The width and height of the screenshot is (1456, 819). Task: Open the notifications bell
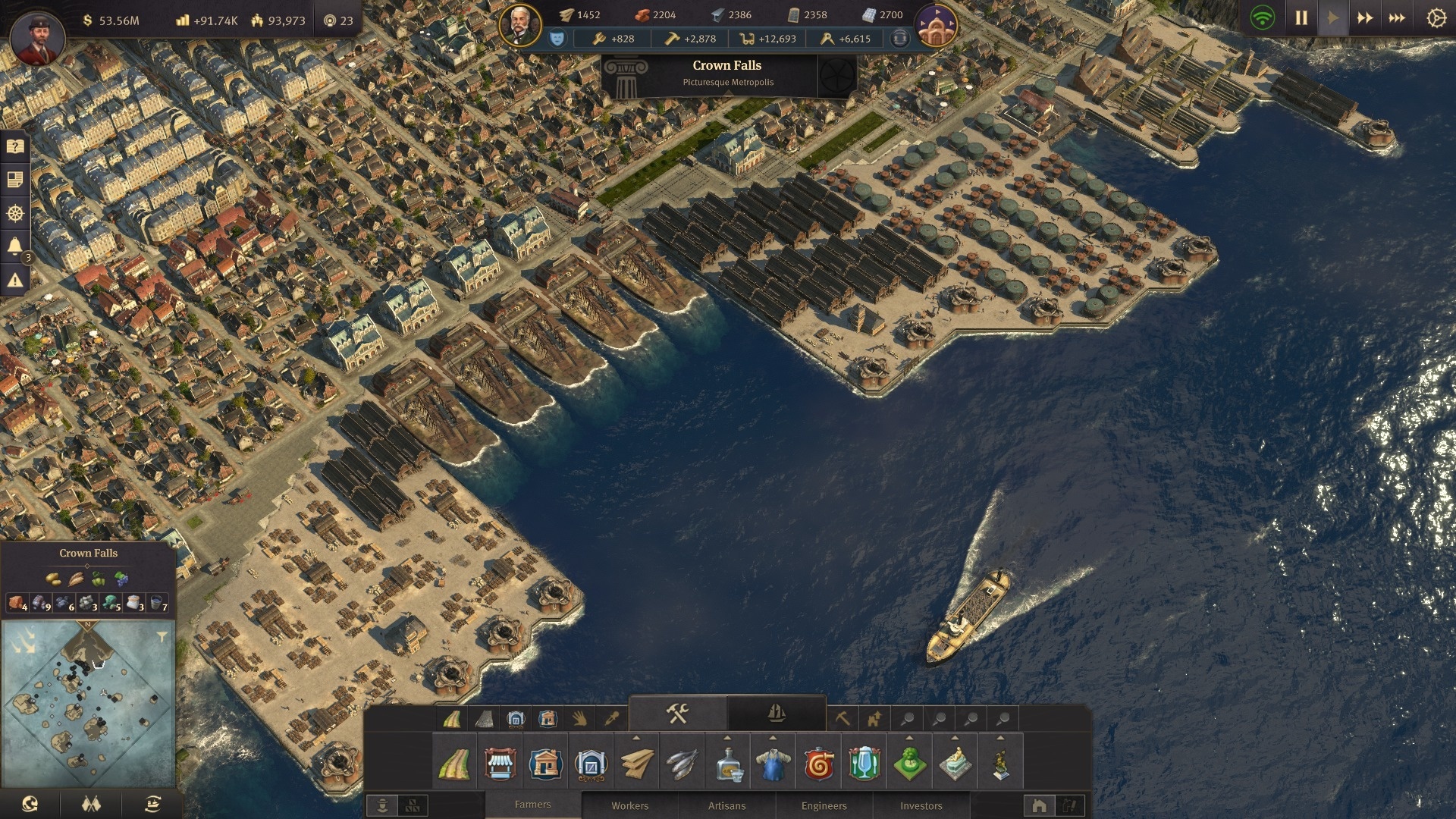15,246
